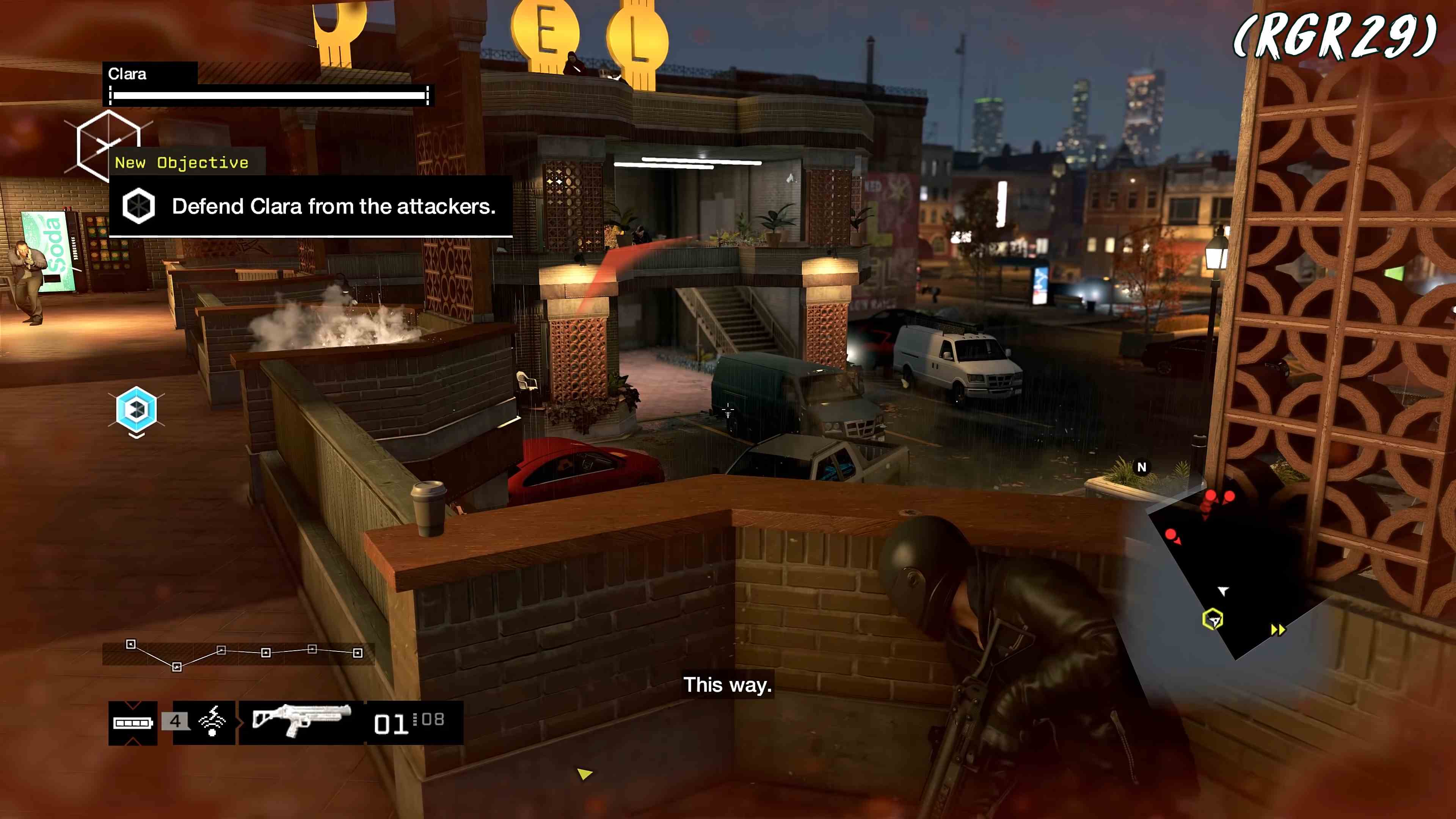Click the Clara name tab above the bar
Viewport: 1456px width, 819px height.
tap(127, 74)
